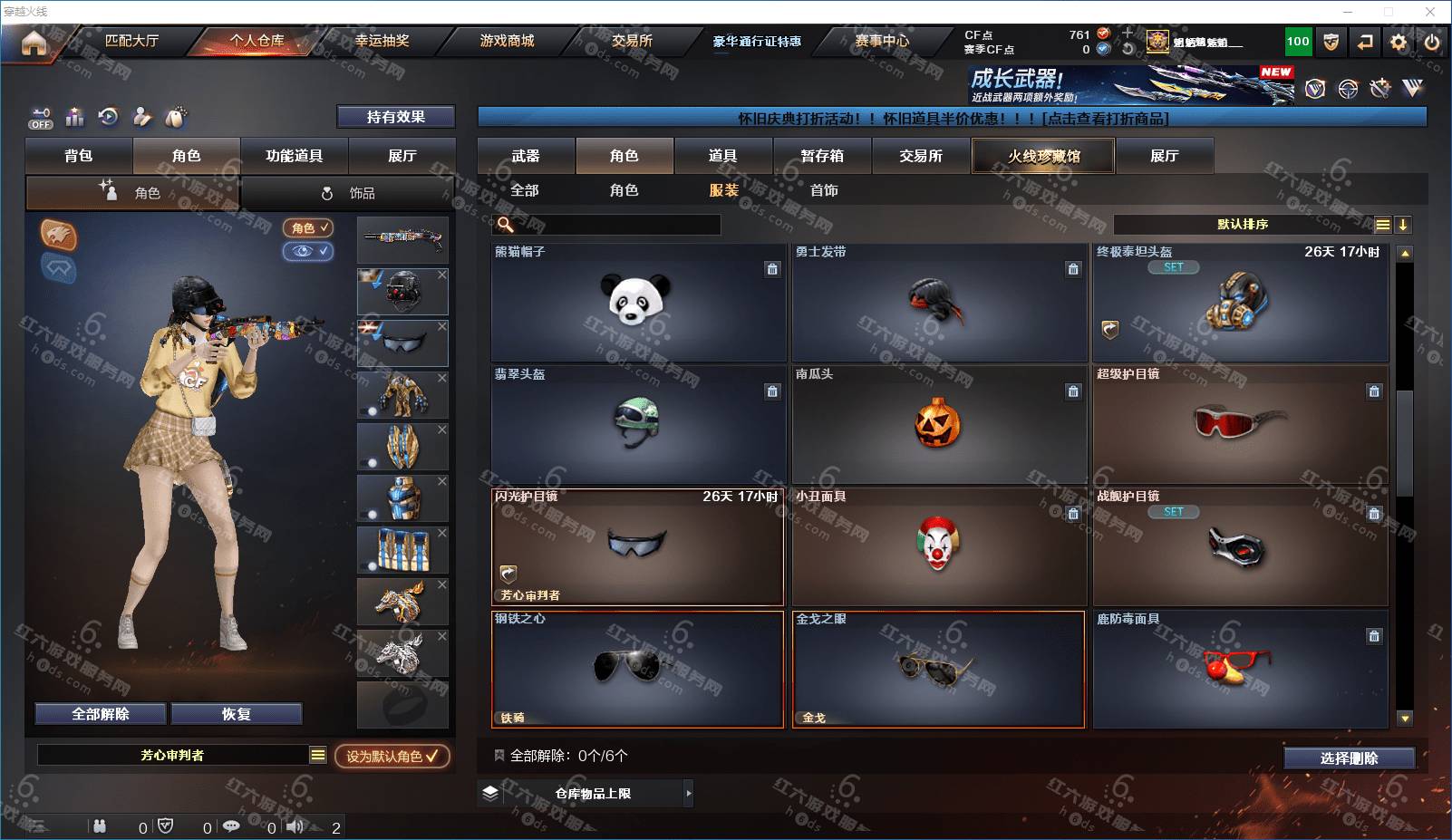Select the panda hat 熊猫帽子 item
The height and width of the screenshot is (840, 1452).
click(638, 303)
